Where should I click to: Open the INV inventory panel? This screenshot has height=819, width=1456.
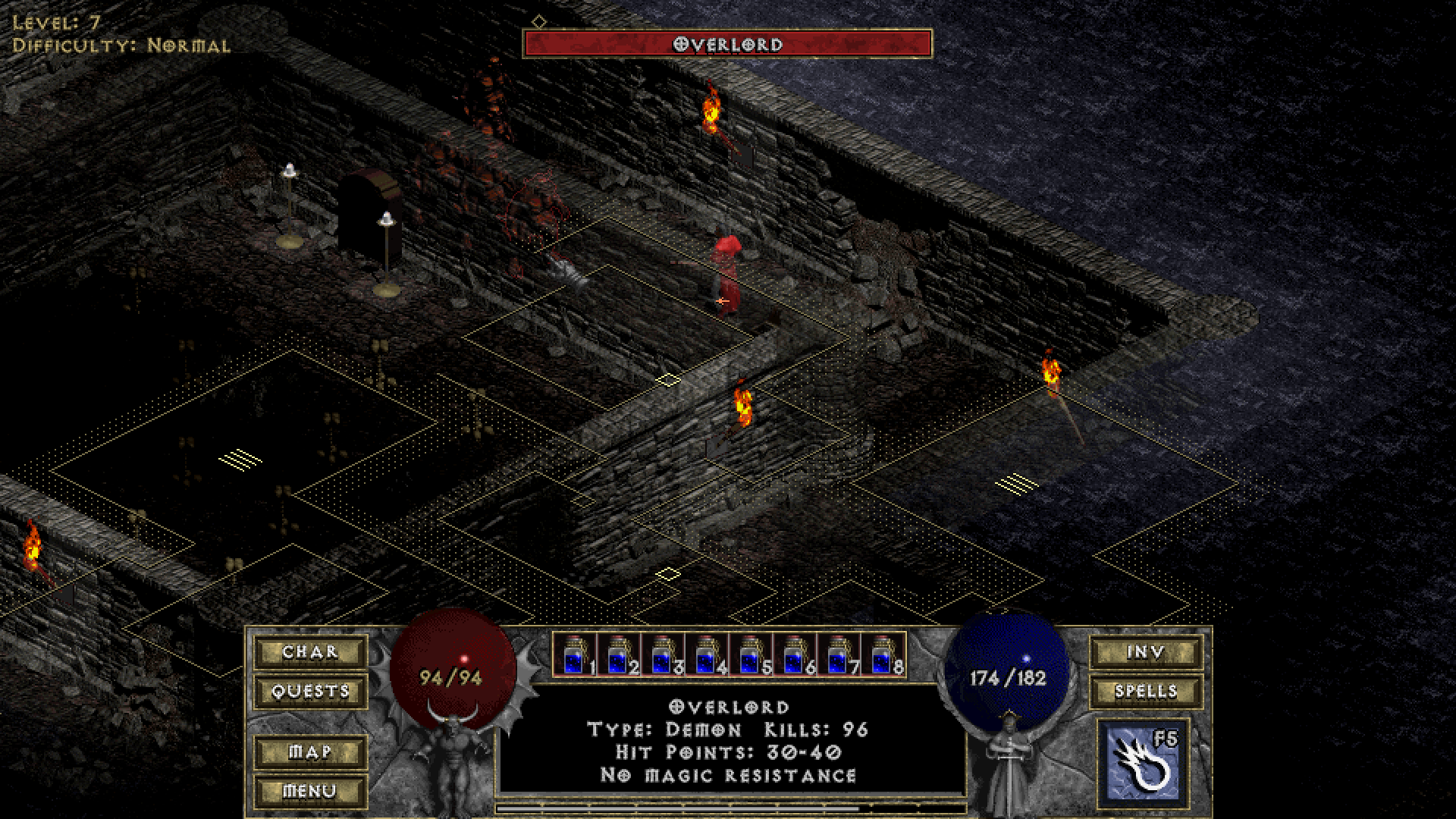coord(1146,652)
